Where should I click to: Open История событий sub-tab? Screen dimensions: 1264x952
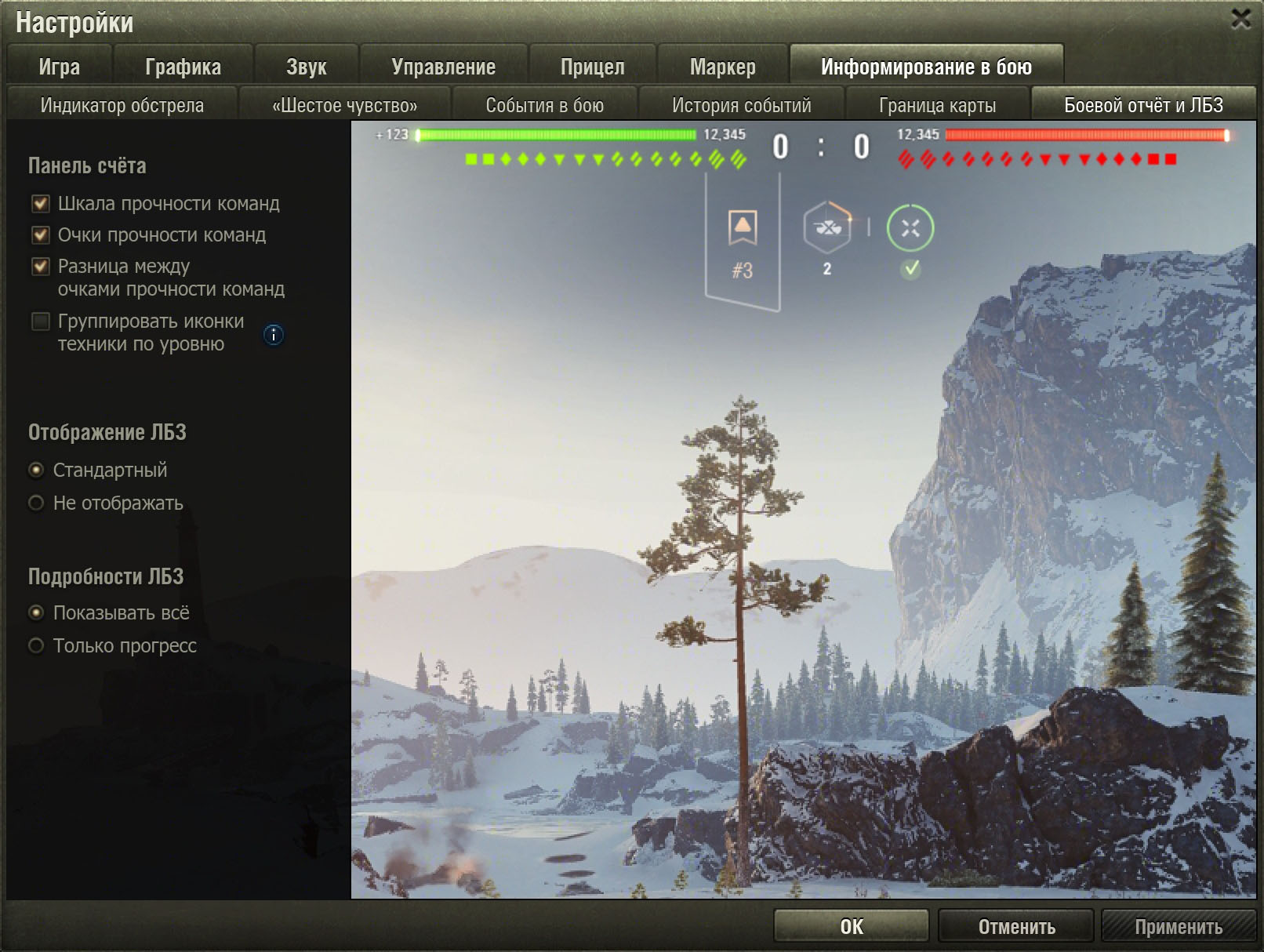tap(741, 105)
